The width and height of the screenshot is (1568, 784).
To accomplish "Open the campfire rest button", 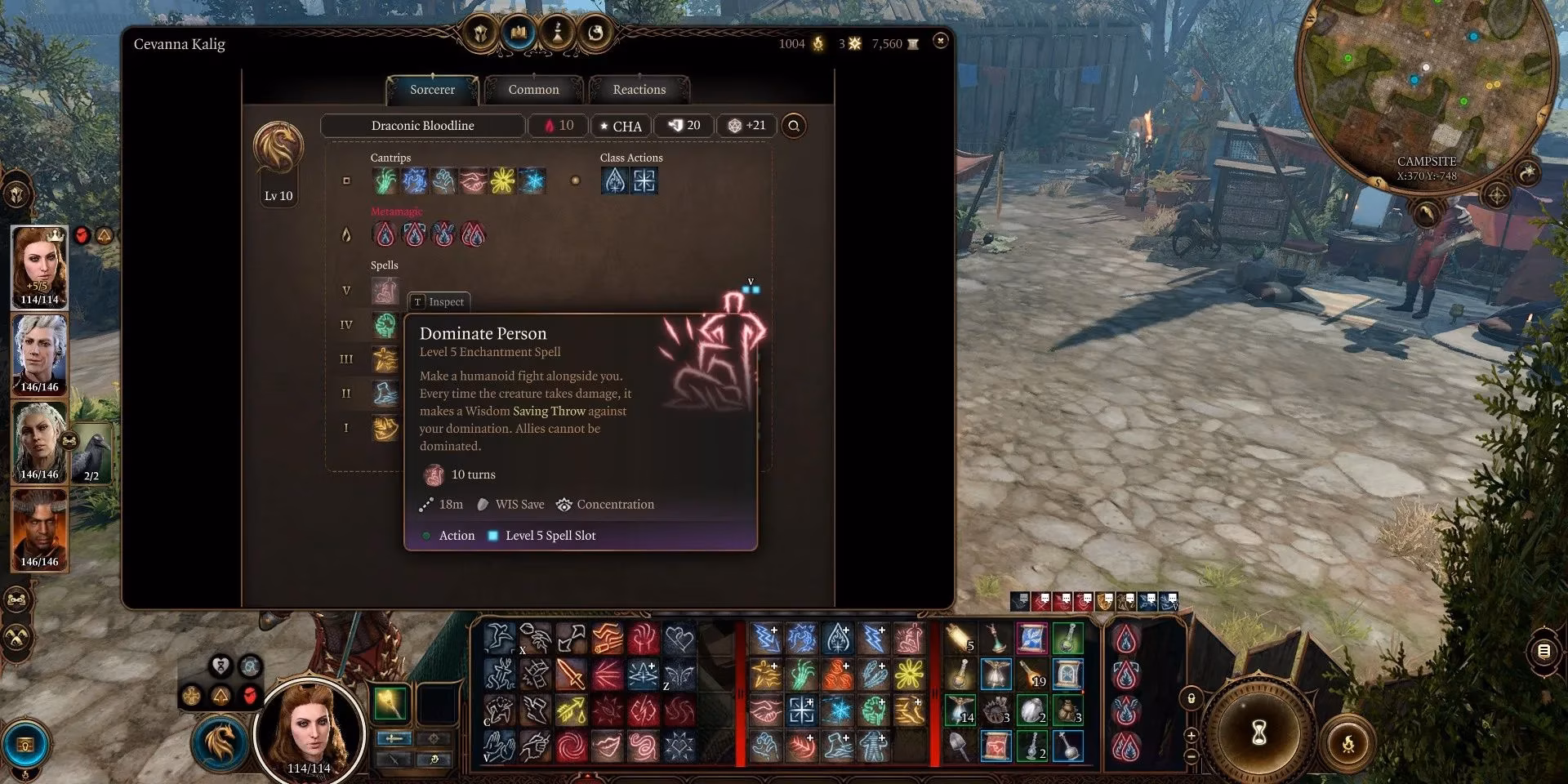I will [x=1347, y=744].
